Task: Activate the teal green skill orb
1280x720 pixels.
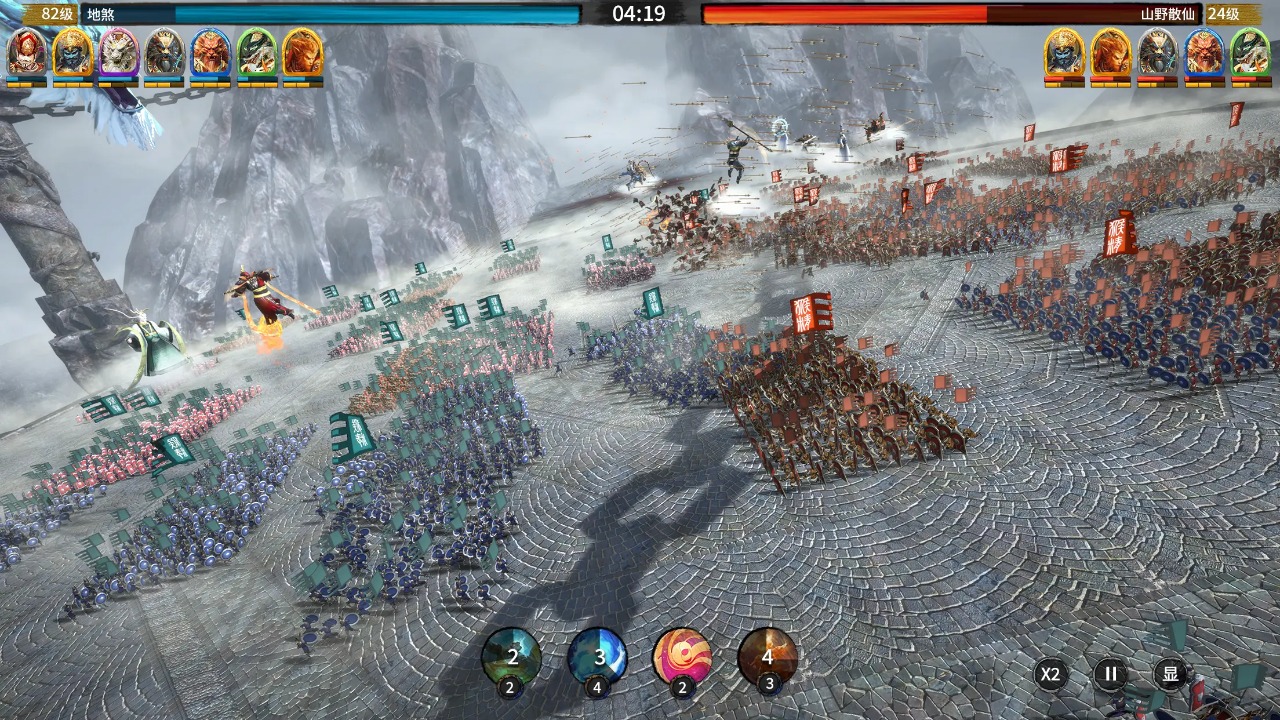Action: tap(511, 657)
